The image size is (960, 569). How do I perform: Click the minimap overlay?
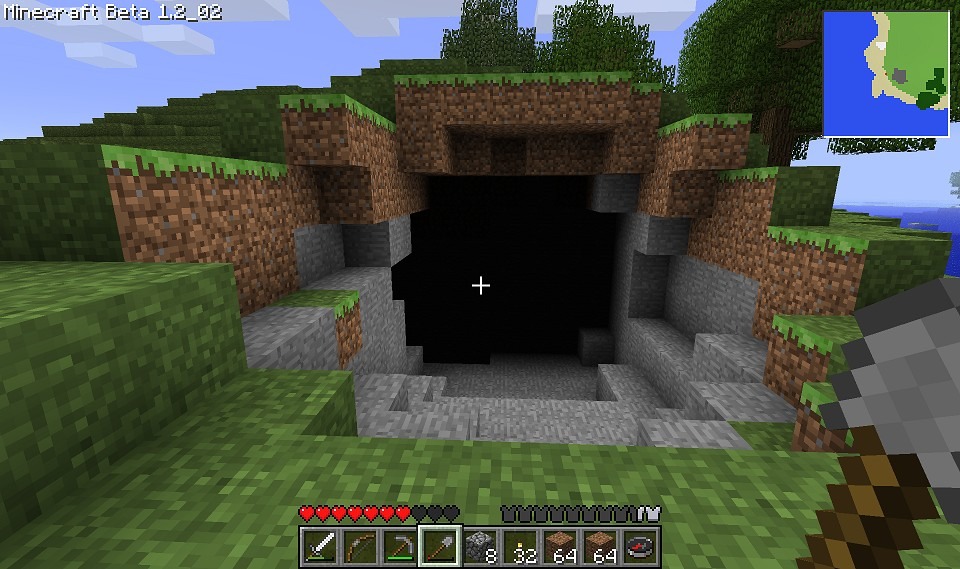885,73
